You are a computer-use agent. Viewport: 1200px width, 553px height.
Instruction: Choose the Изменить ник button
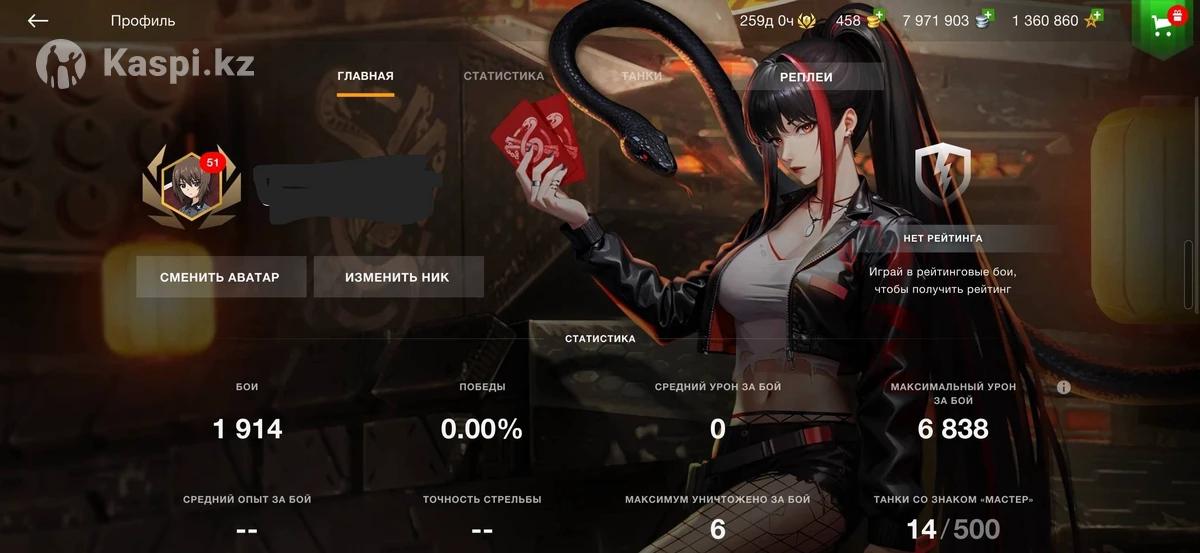pos(398,277)
